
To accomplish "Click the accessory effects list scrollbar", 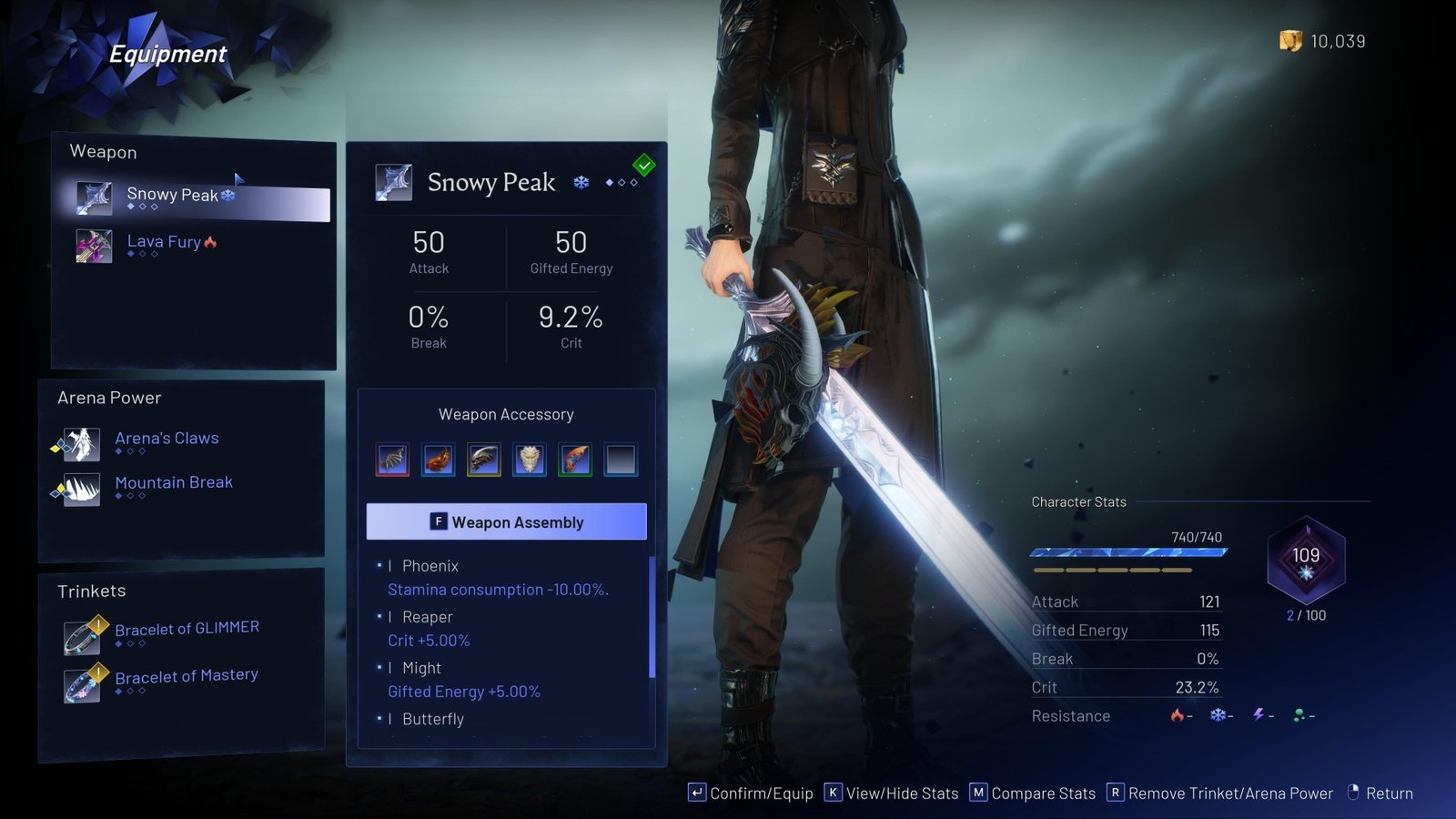I will (652, 619).
